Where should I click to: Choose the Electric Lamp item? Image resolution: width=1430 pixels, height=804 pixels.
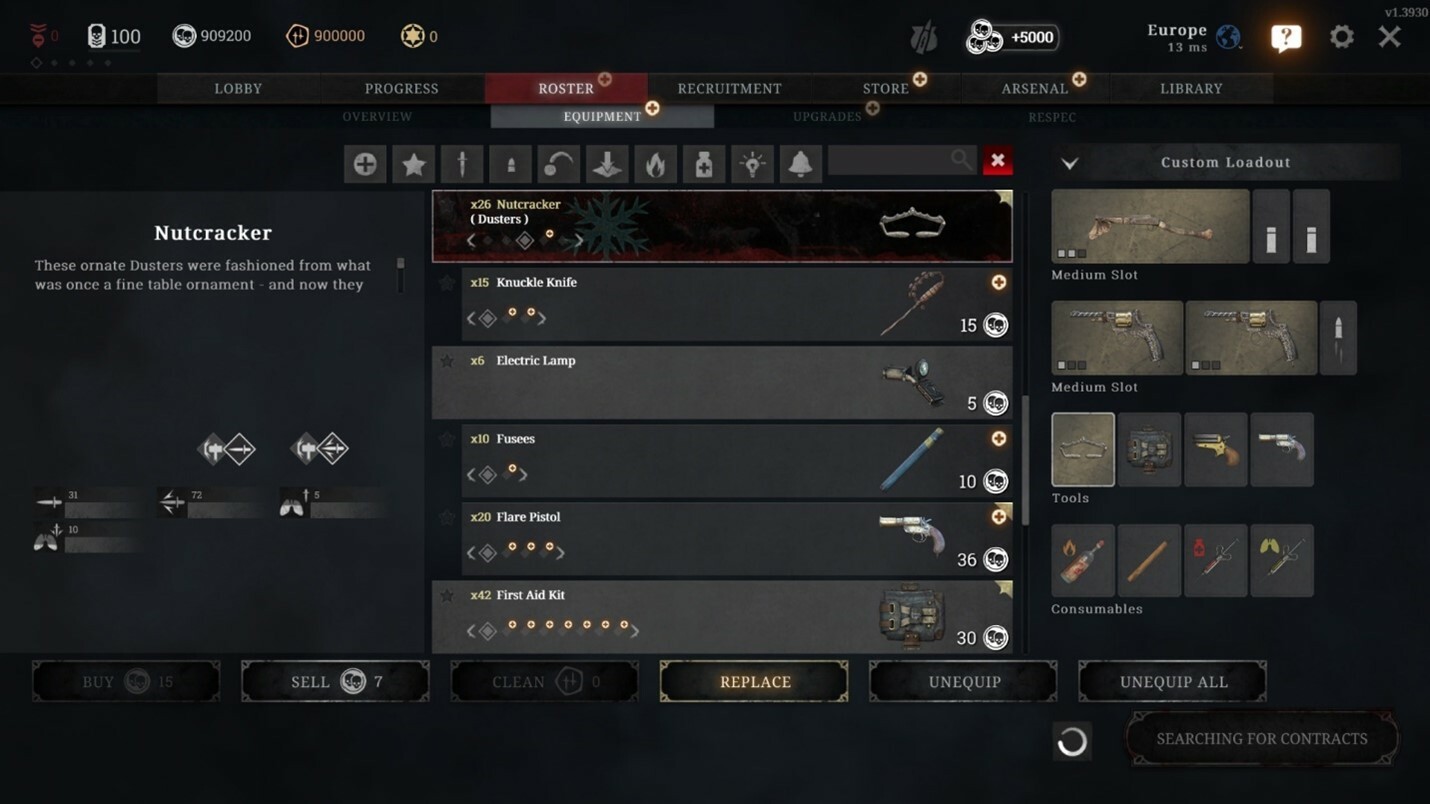click(x=700, y=381)
